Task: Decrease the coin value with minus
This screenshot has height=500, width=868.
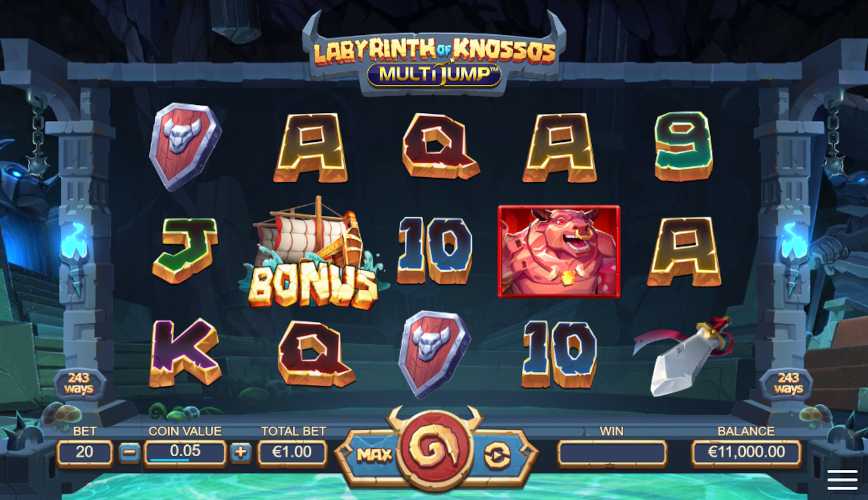Action: point(130,452)
